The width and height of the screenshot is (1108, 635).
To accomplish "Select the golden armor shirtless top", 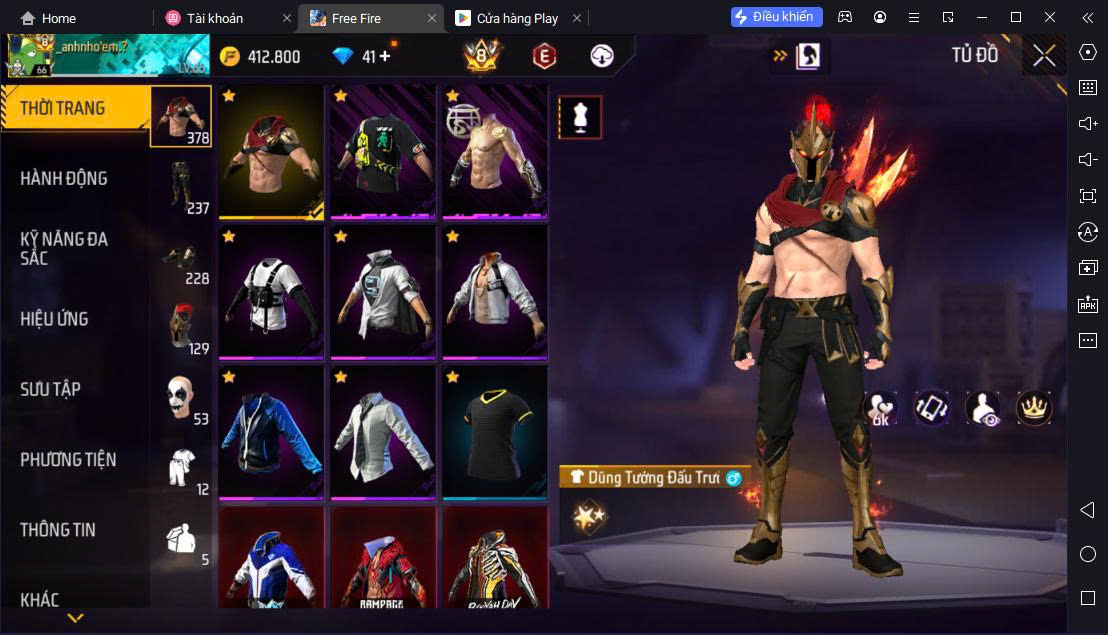I will tap(495, 150).
